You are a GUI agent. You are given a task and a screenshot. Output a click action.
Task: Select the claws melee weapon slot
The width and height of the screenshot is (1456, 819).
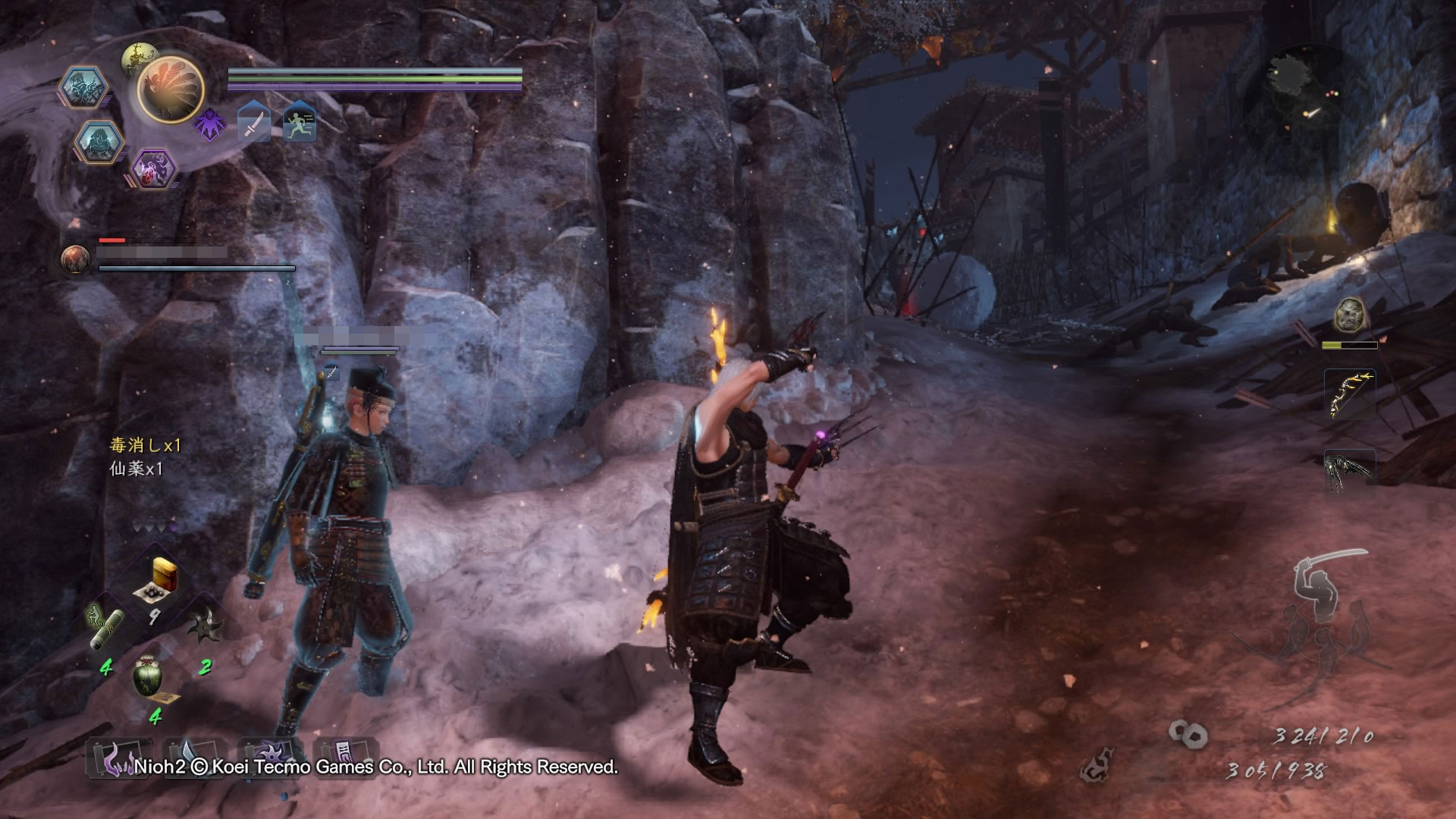tap(1349, 472)
